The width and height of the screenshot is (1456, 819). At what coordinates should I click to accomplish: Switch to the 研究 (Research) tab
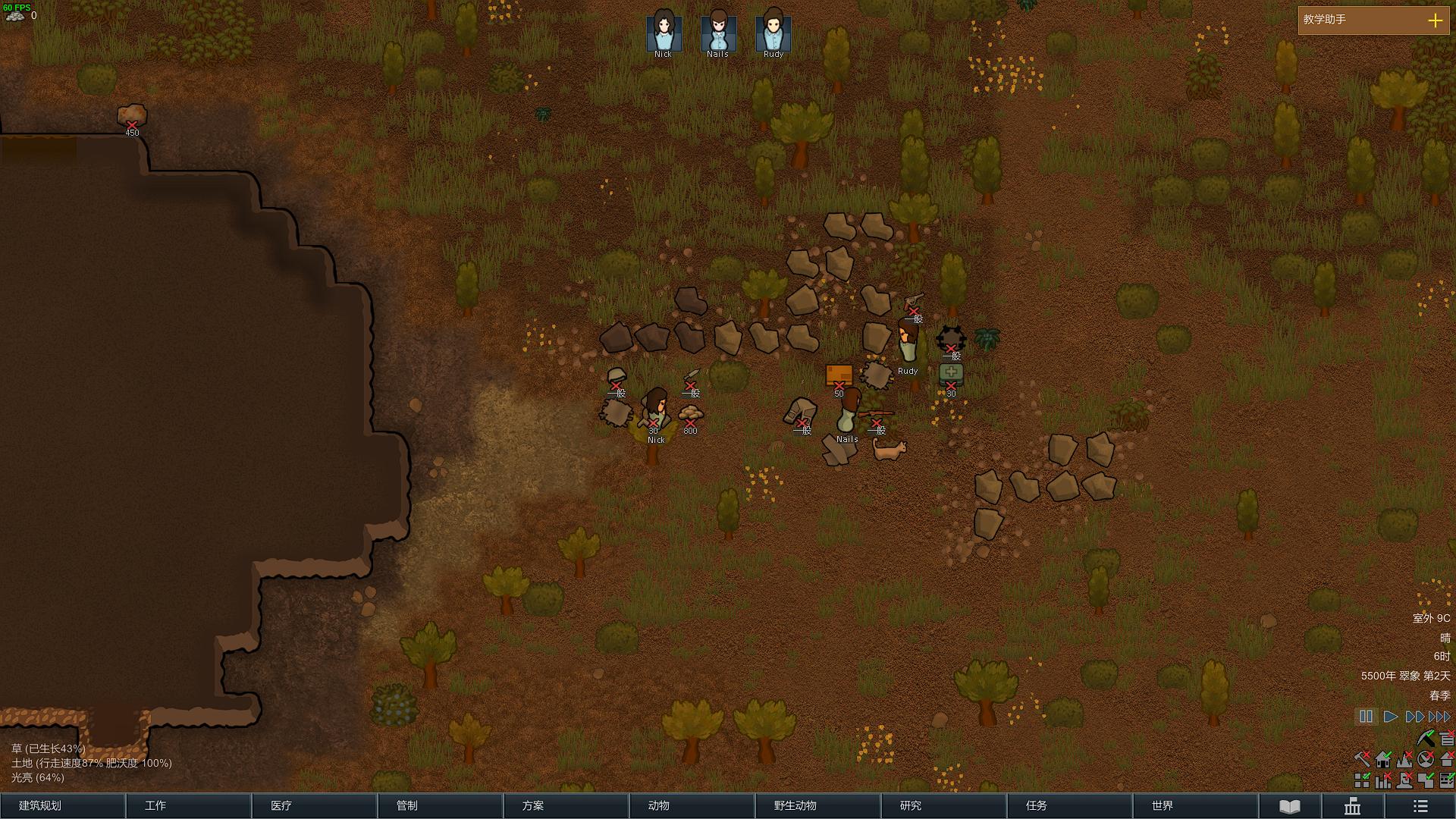(943, 805)
